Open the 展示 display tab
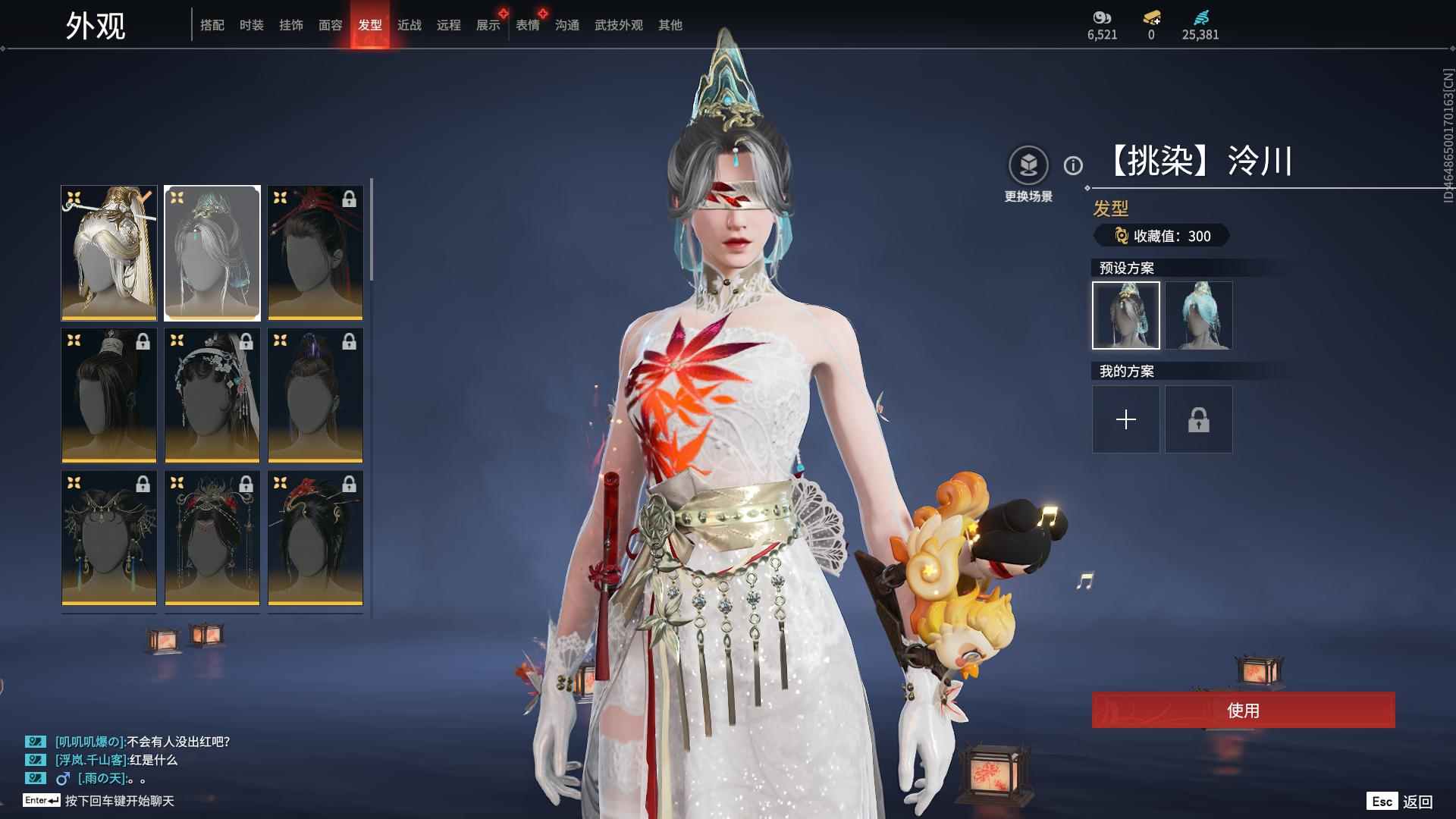Screen dimensions: 1456x819 (x=488, y=25)
